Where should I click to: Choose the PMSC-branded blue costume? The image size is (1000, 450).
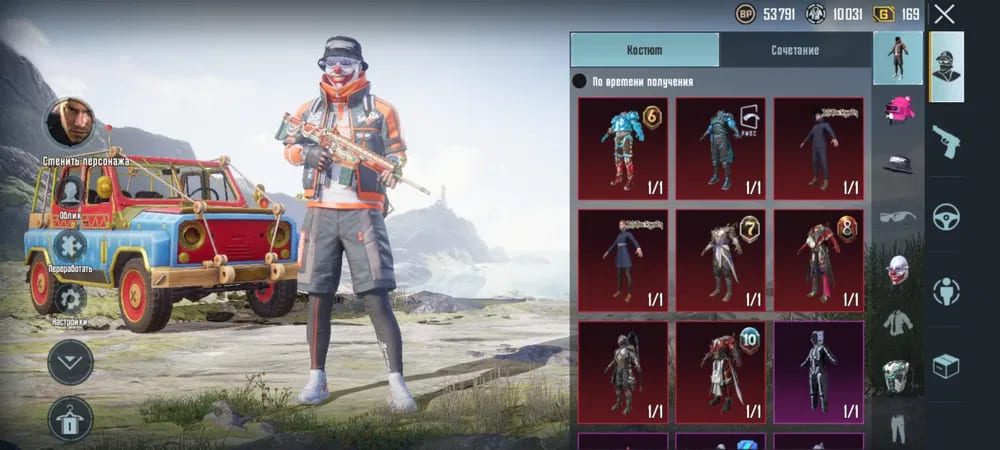coord(720,146)
